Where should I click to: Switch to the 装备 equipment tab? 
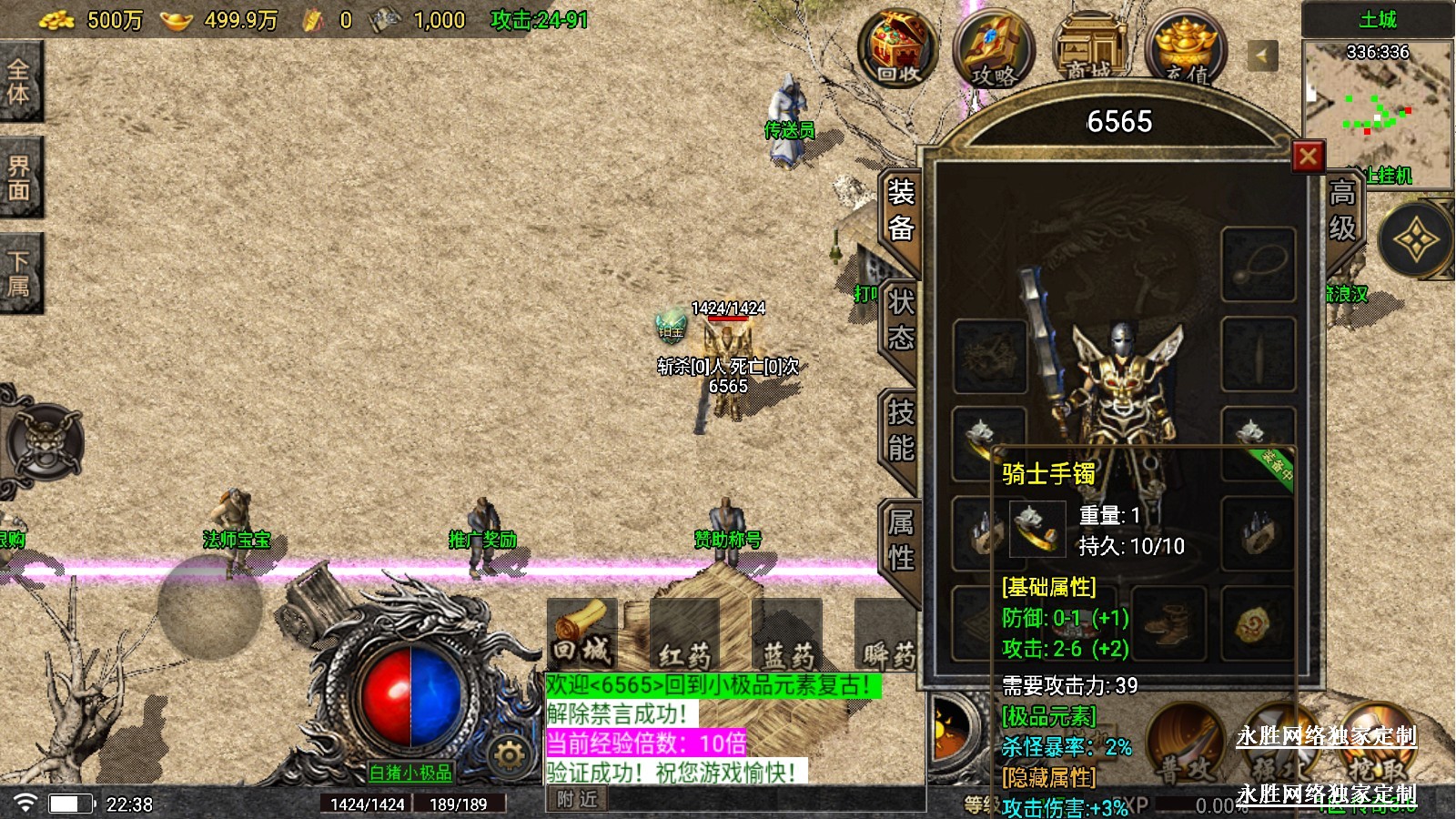901,210
